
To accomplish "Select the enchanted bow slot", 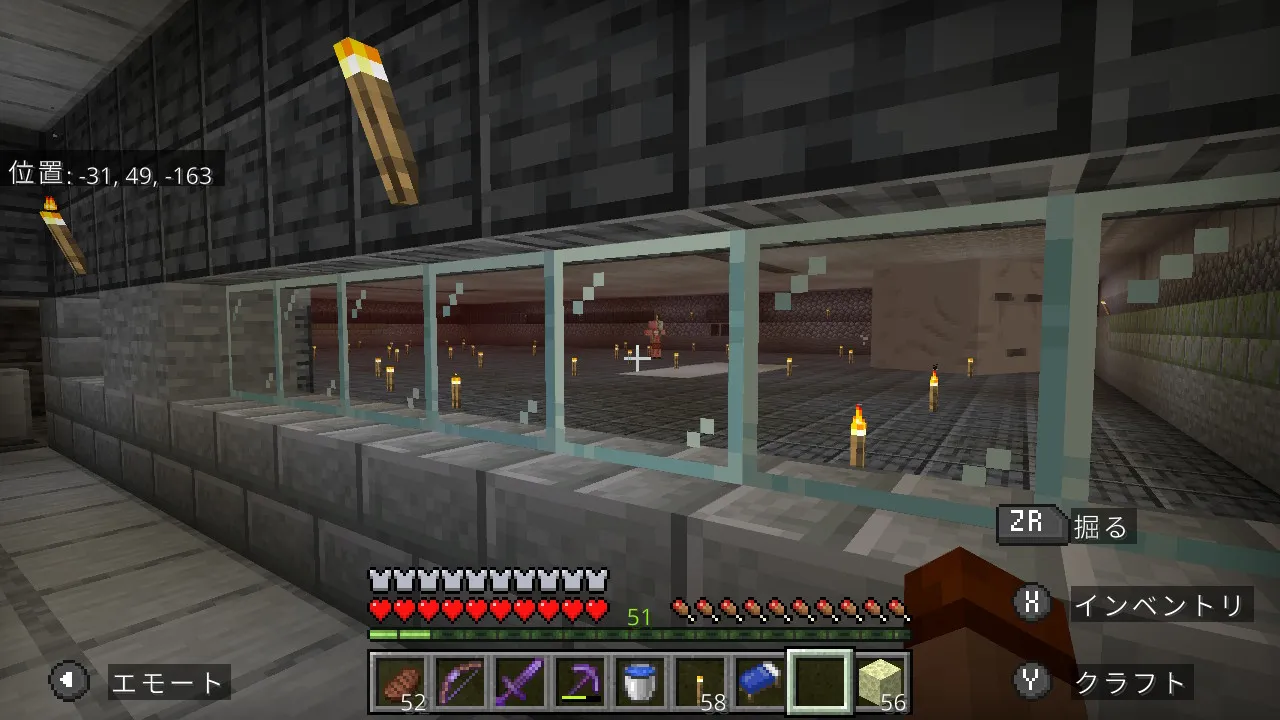I will (x=460, y=683).
